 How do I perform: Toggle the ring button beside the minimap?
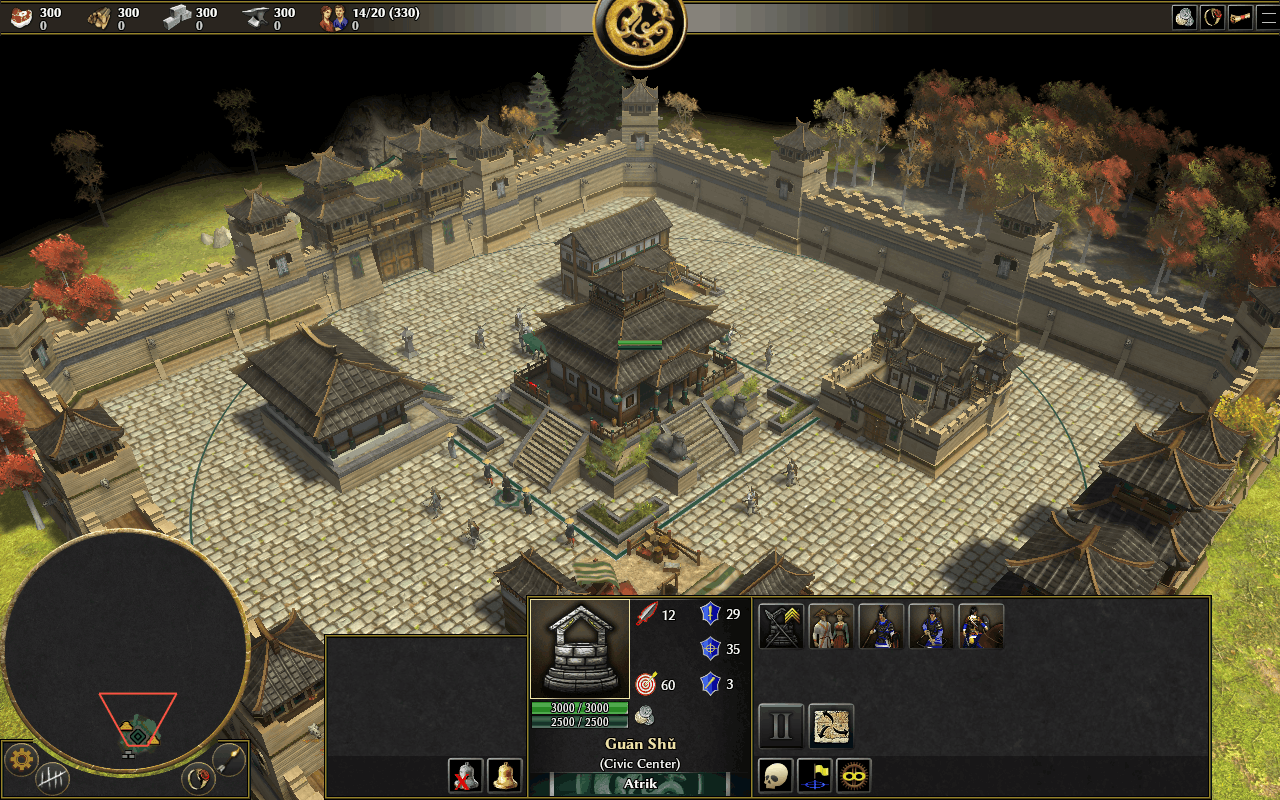(199, 777)
